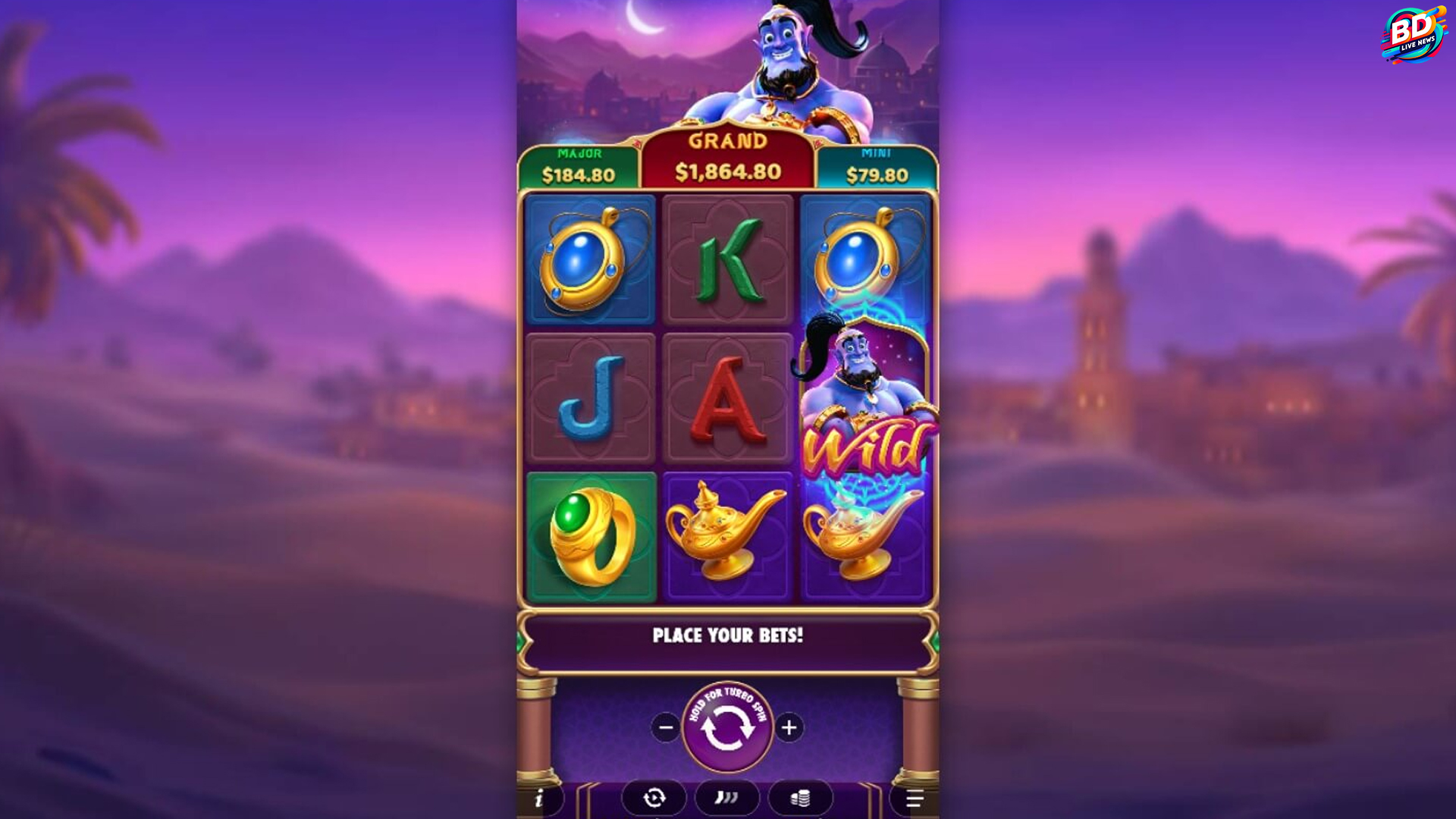Open the game info page

tap(539, 799)
